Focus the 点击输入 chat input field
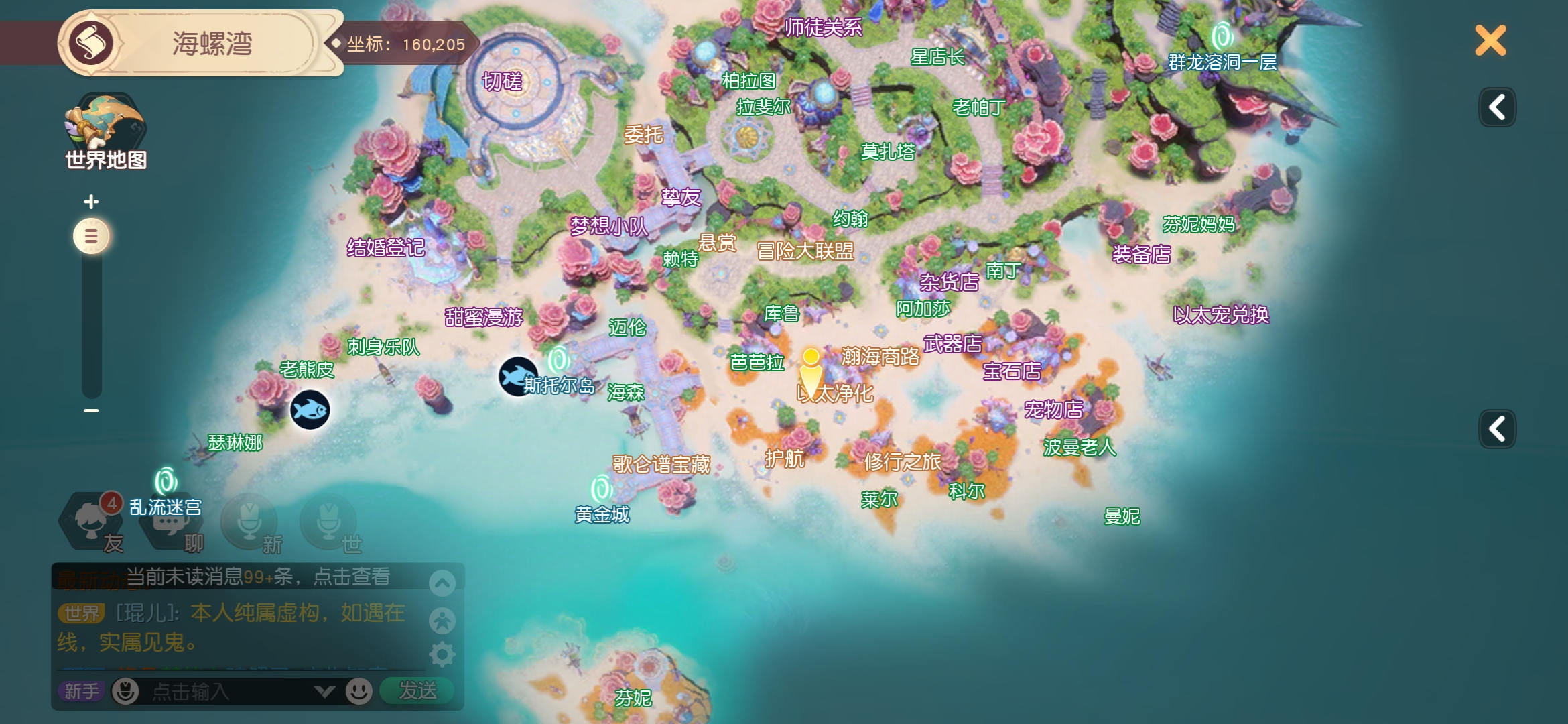Viewport: 1568px width, 724px height. [x=228, y=691]
